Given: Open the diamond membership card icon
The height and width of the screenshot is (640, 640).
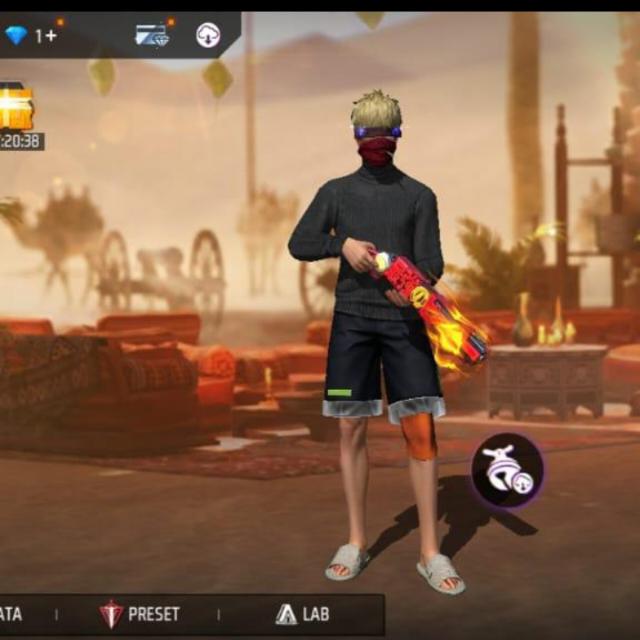Looking at the screenshot, I should coord(152,35).
